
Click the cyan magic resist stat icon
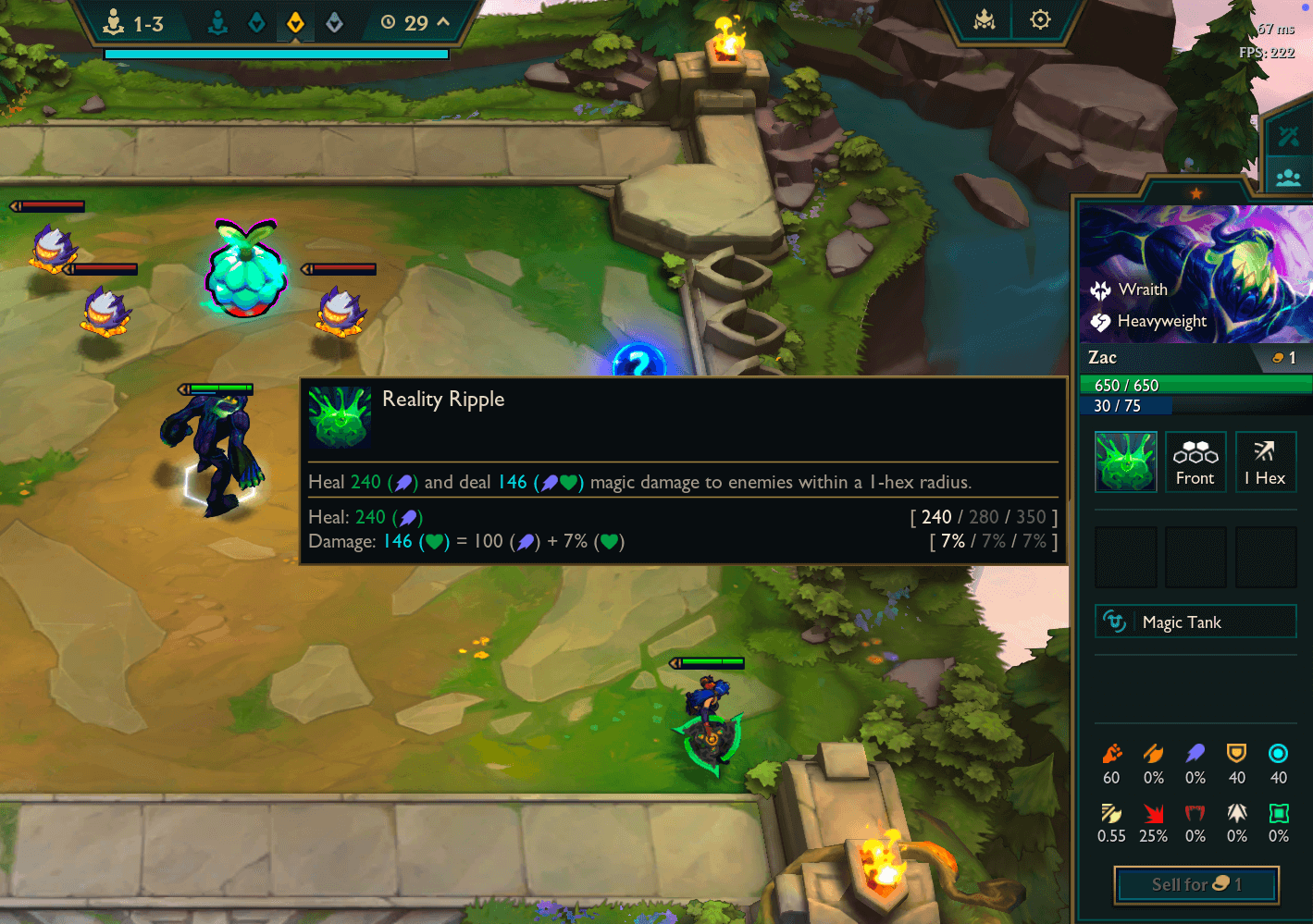(x=1279, y=752)
